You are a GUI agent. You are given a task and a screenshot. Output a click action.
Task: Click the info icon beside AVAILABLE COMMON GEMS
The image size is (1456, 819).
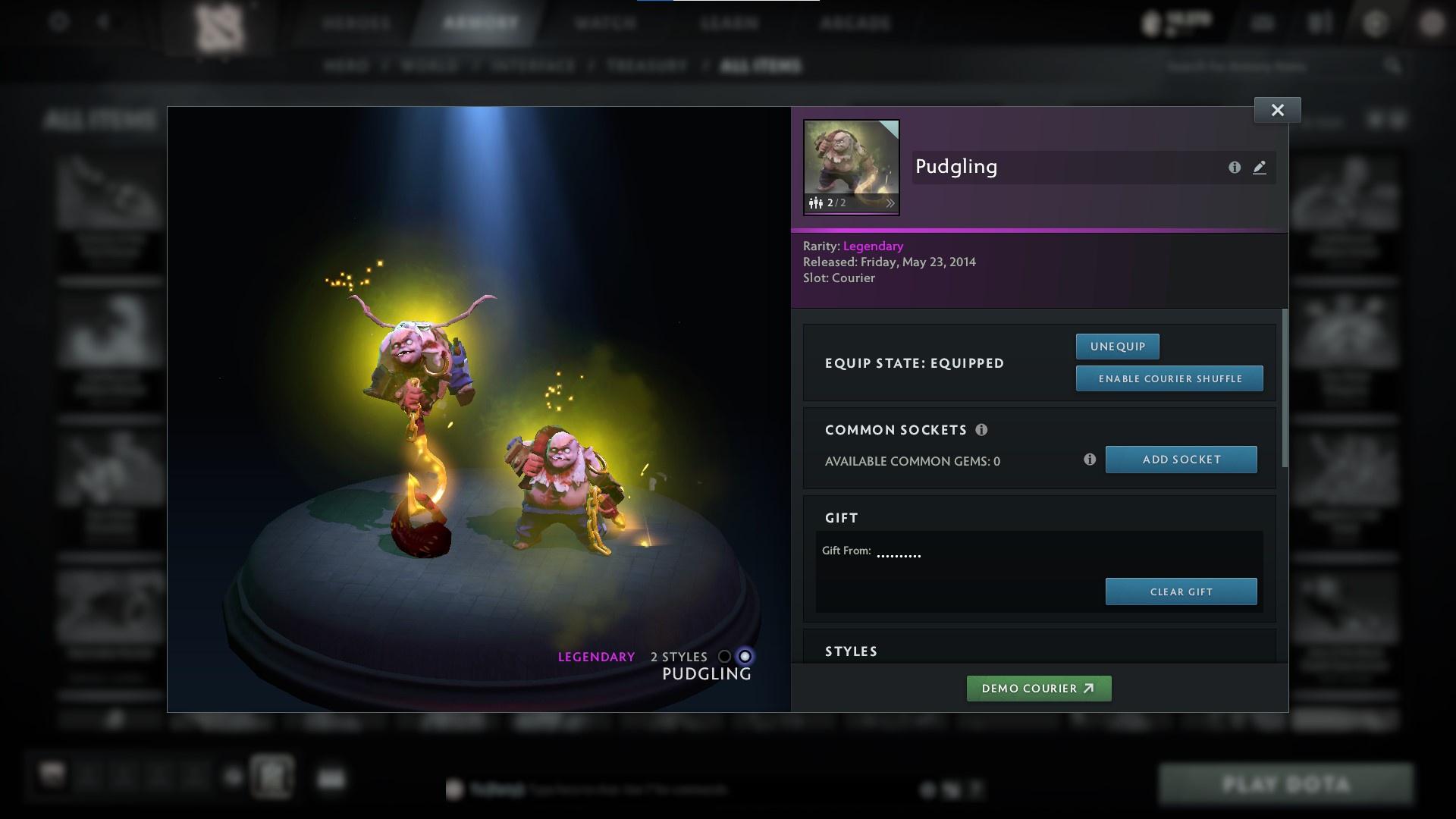click(1090, 459)
